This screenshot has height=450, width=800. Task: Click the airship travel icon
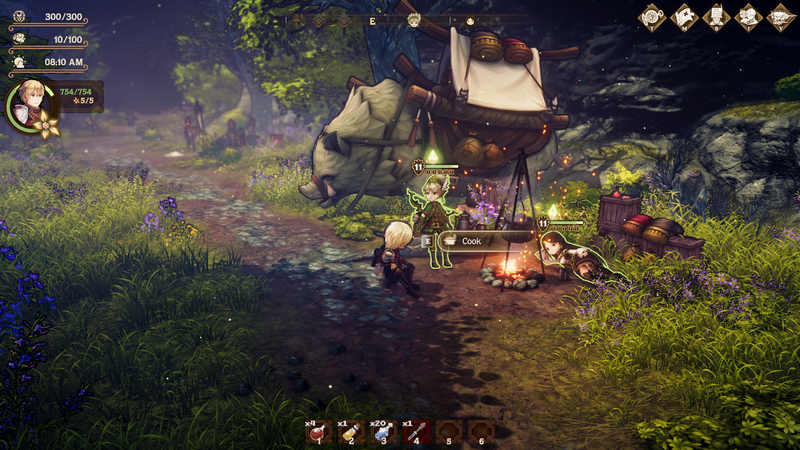(x=780, y=17)
